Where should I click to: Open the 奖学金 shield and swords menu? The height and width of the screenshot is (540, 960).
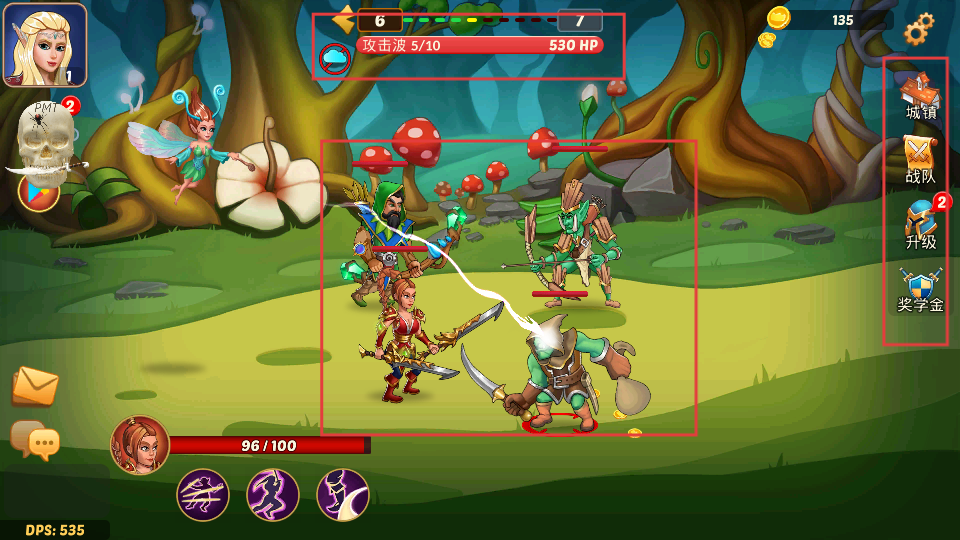[920, 290]
